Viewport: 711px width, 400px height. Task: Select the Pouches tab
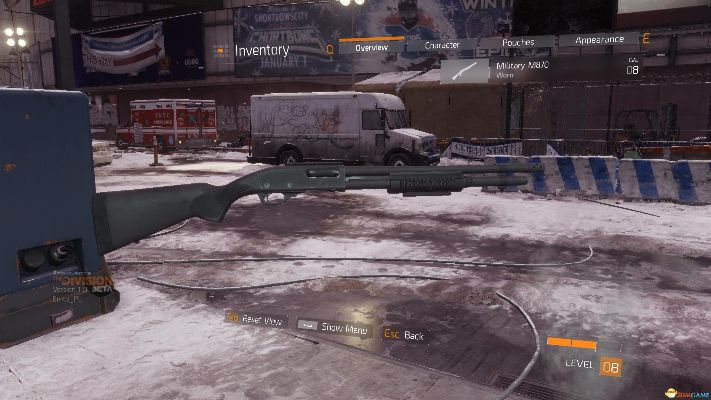[517, 43]
